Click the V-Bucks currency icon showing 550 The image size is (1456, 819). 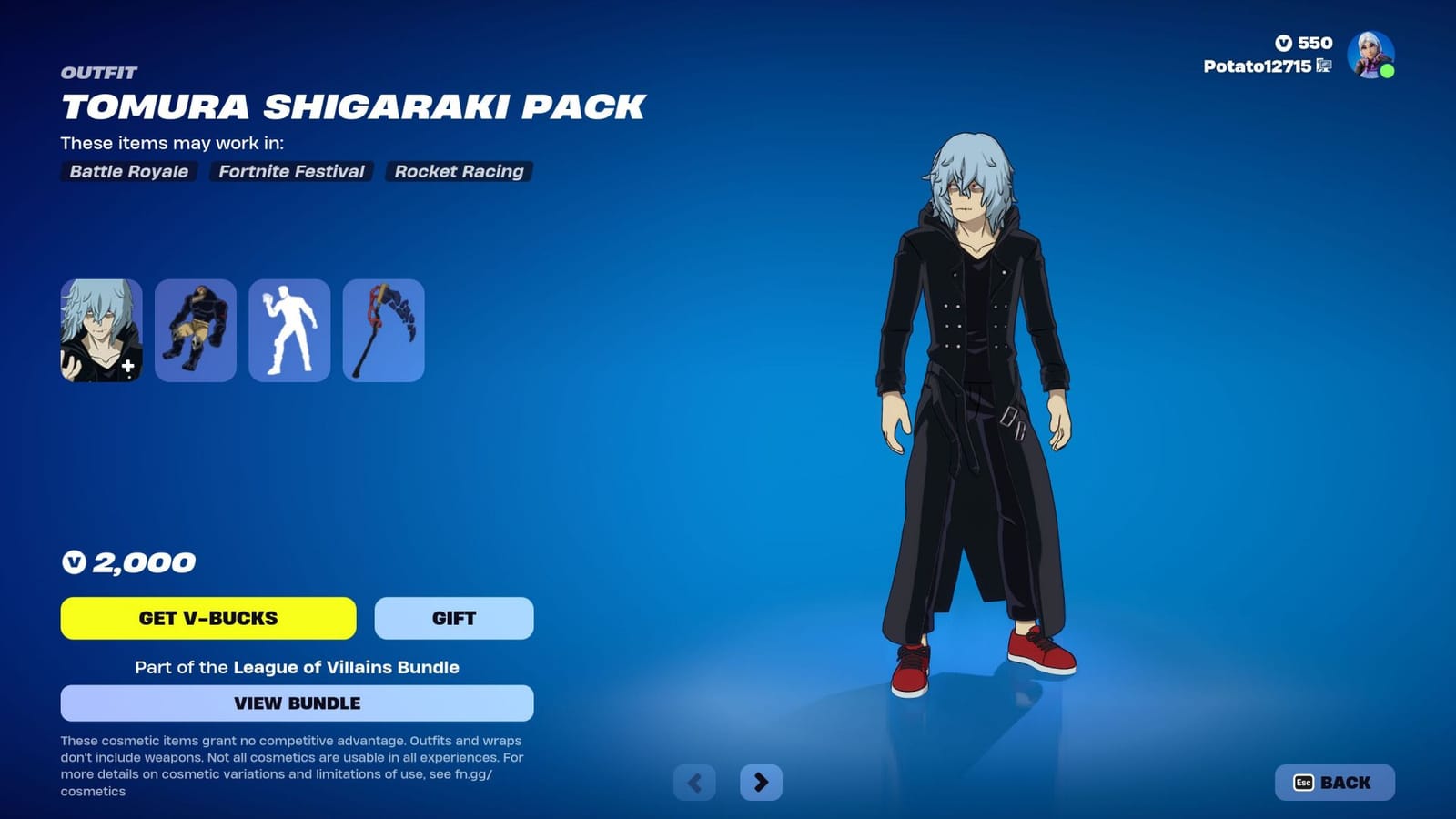[x=1281, y=42]
